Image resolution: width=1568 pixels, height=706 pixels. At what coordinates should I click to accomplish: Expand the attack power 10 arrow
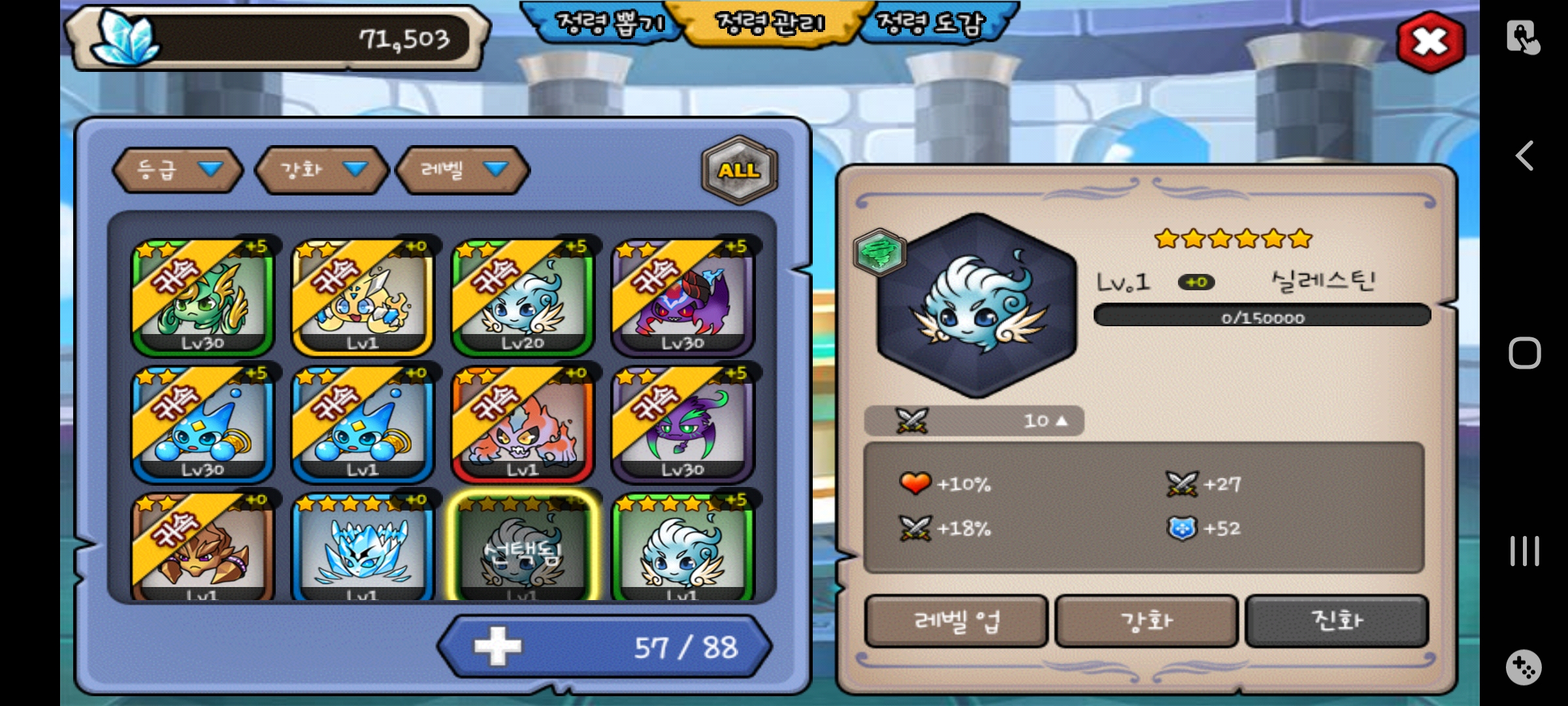pyautogui.click(x=1061, y=421)
